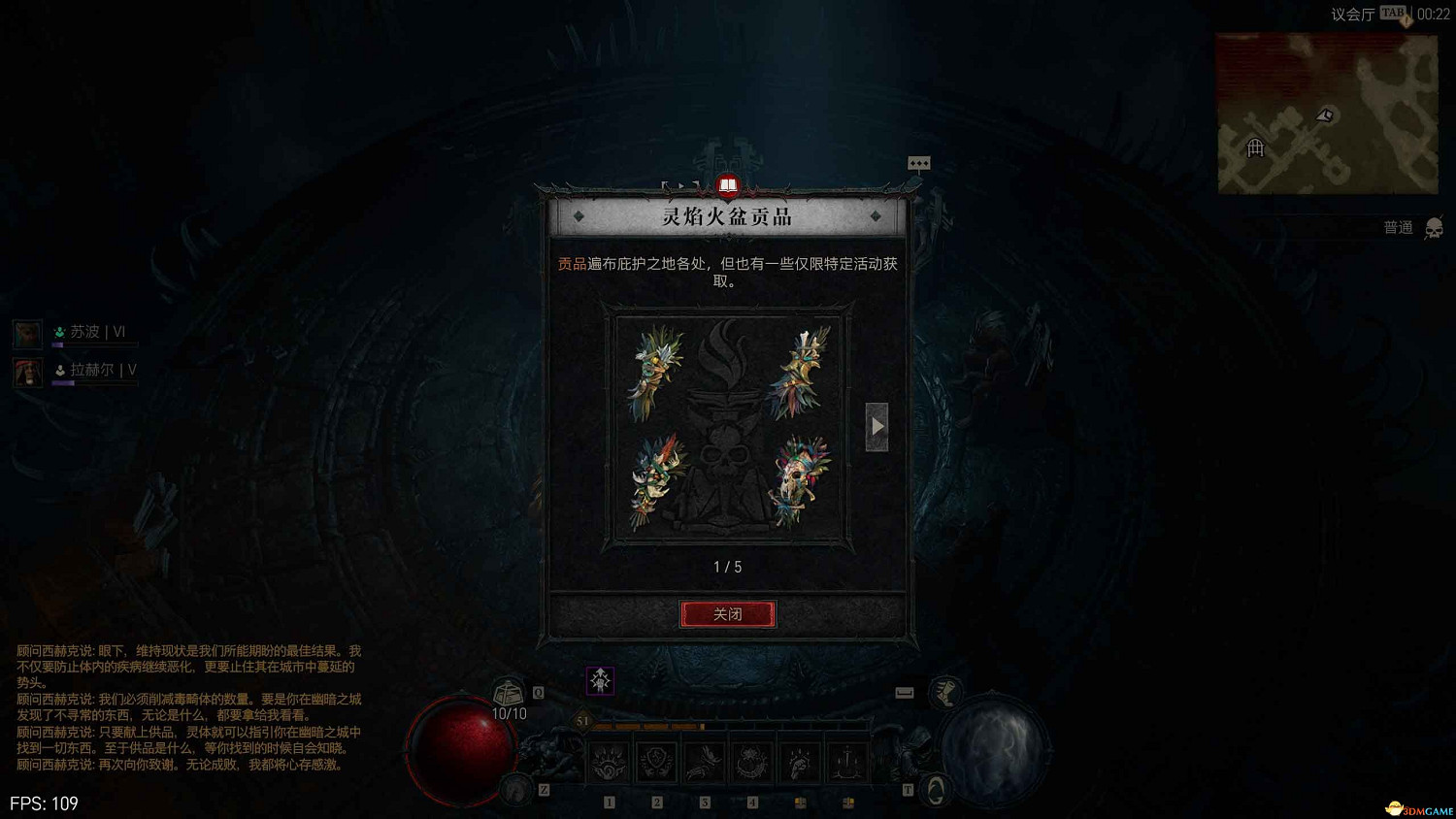This screenshot has width=1456, height=819.
Task: Click 苏波's portrait in the party list
Action: pos(26,333)
